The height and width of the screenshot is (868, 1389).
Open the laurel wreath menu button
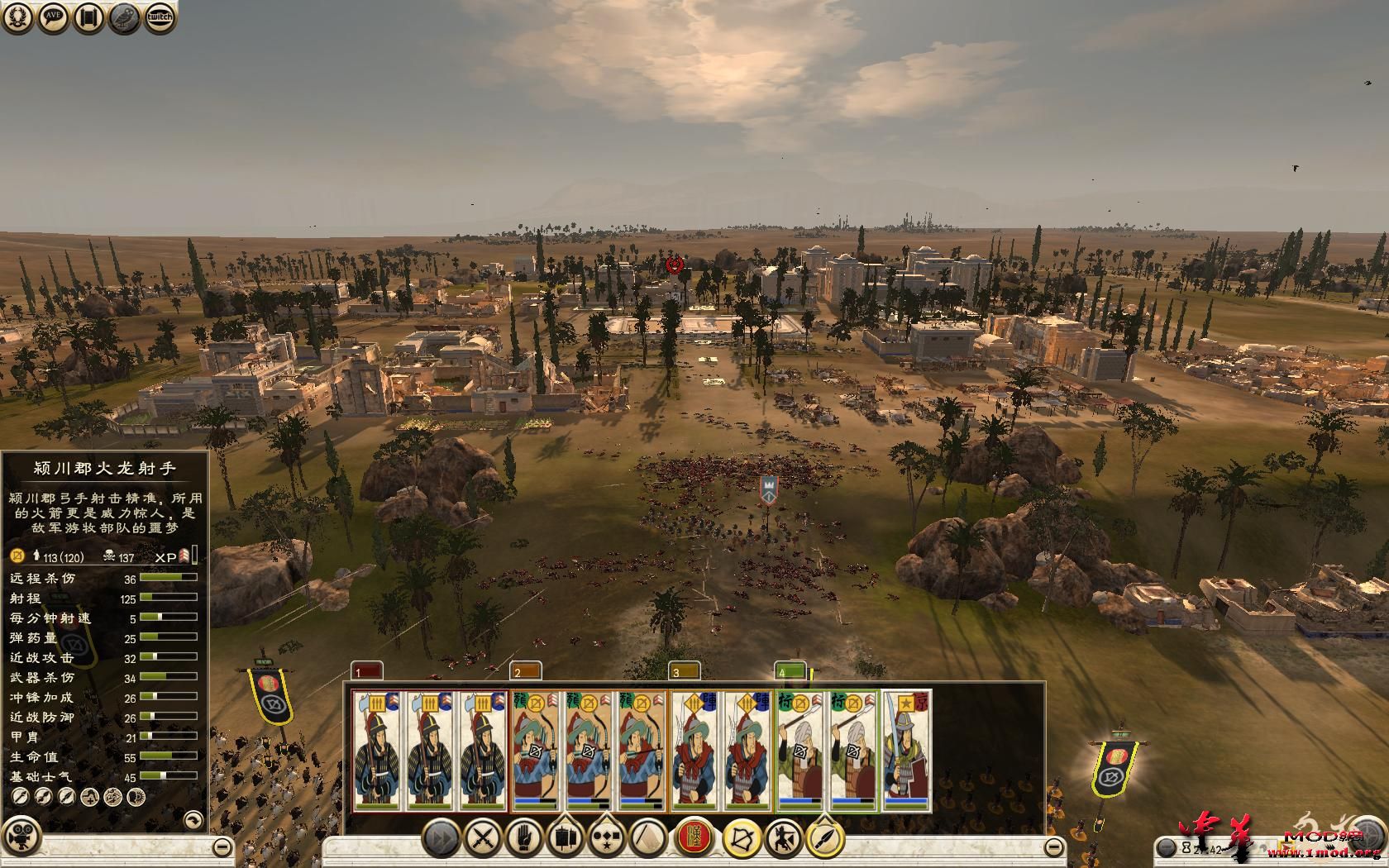click(19, 17)
